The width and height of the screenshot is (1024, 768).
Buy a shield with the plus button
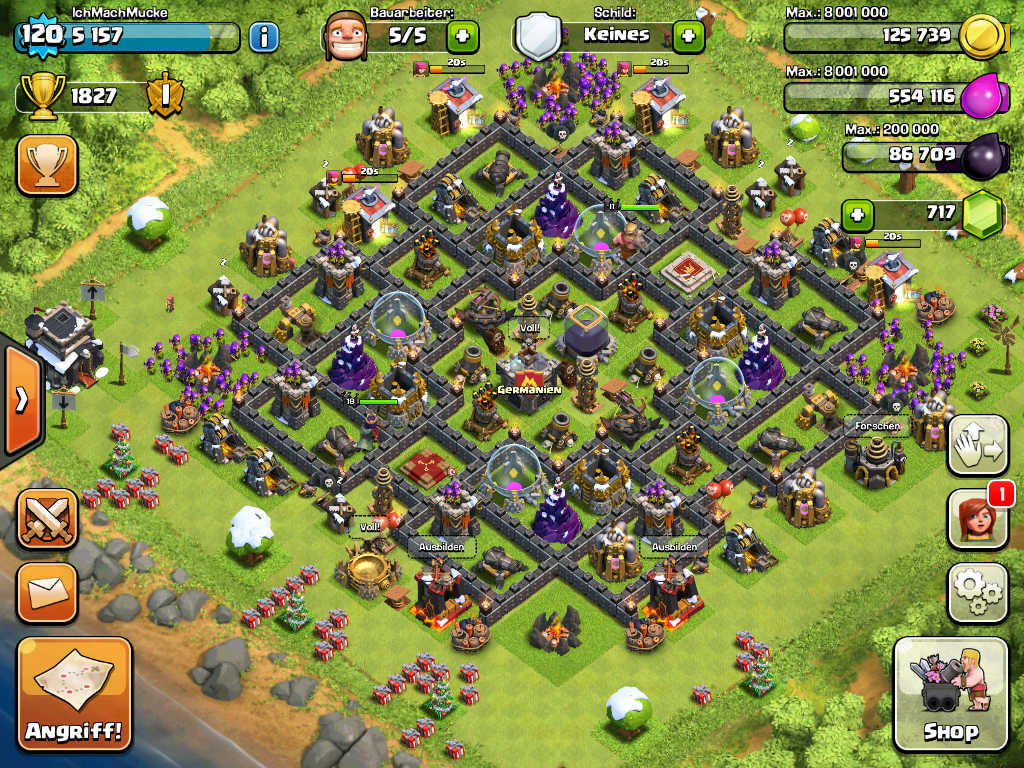click(x=688, y=37)
